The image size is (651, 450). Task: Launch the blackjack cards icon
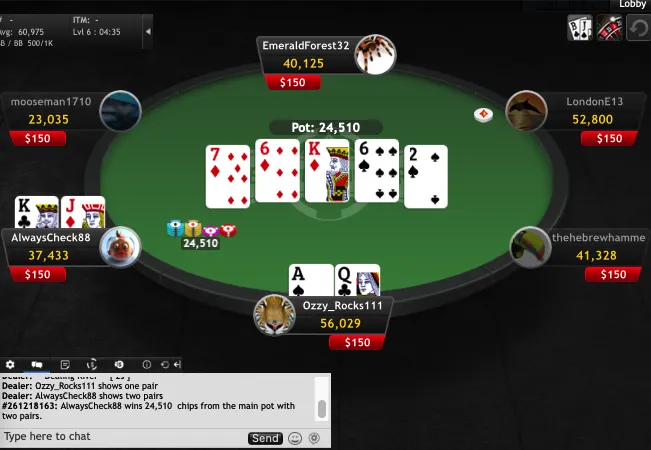579,27
